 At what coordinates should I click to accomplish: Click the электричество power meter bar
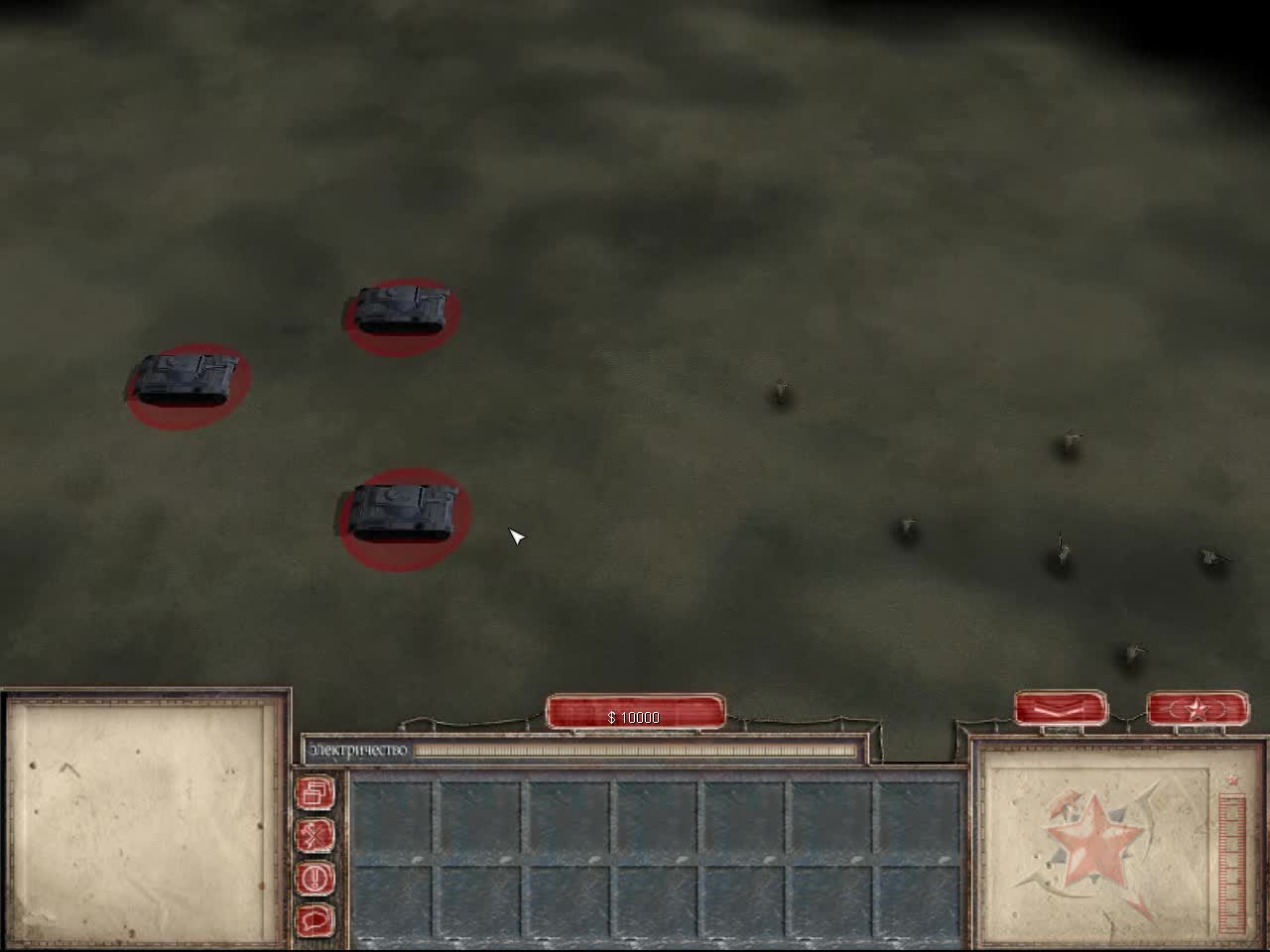(635, 751)
